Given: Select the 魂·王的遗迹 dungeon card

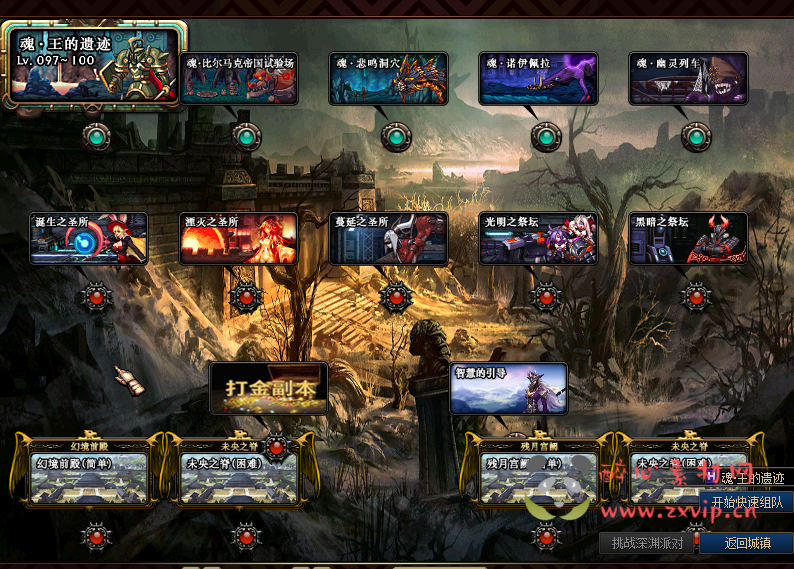Looking at the screenshot, I should click(93, 66).
